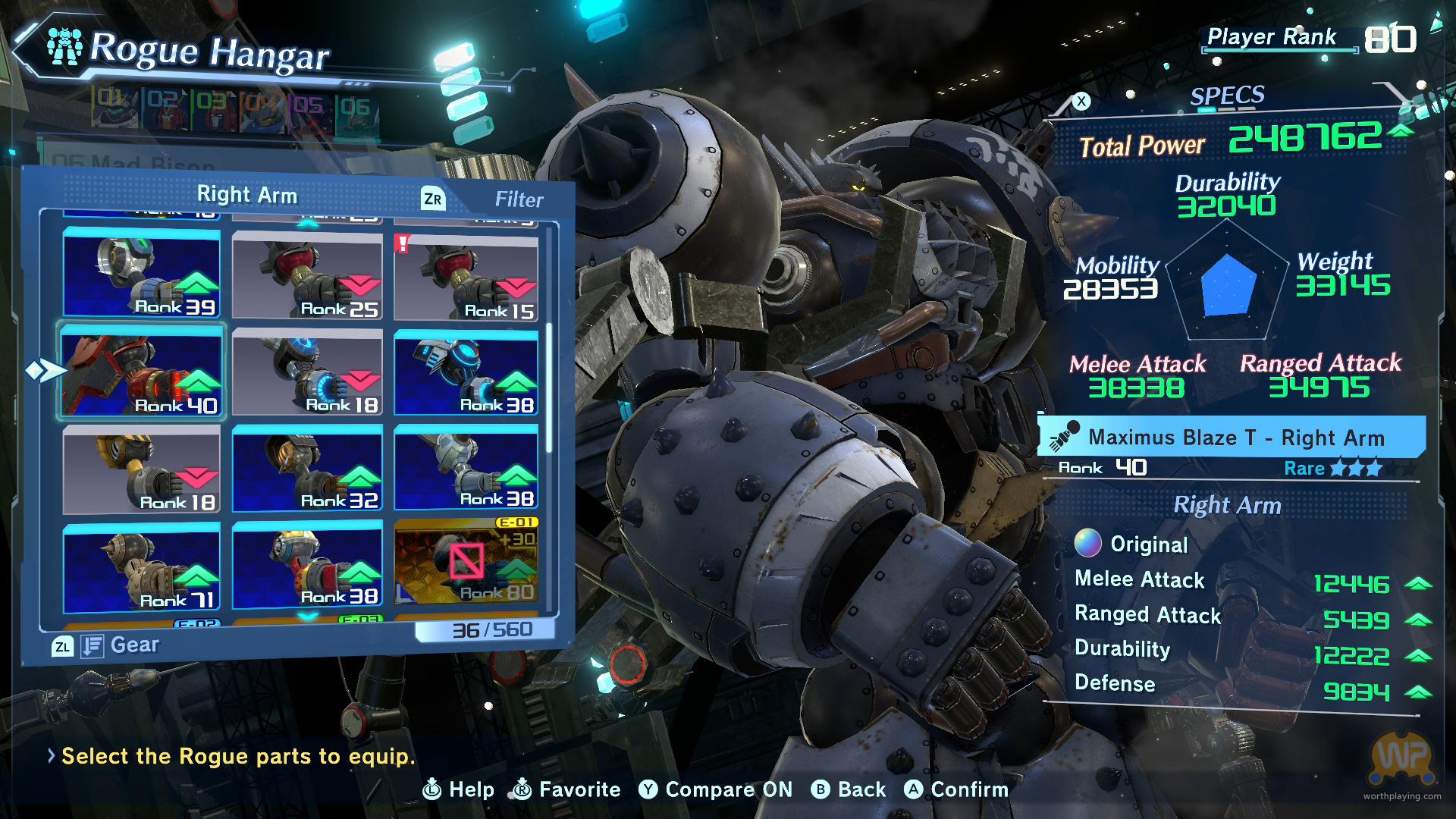Mark the part as Favorite
Image resolution: width=1456 pixels, height=819 pixels.
click(x=566, y=789)
